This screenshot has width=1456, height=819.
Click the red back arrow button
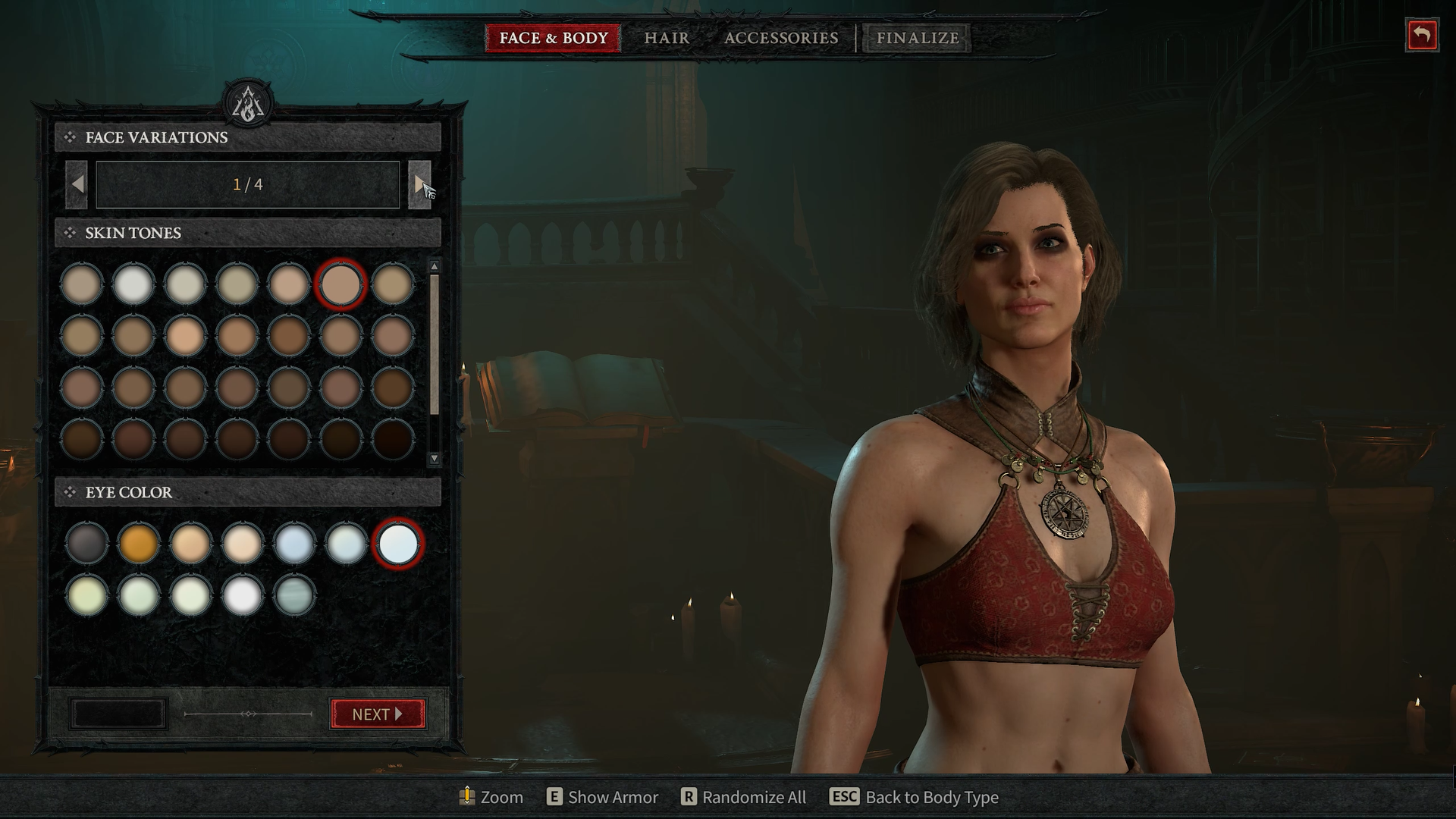[x=1421, y=36]
